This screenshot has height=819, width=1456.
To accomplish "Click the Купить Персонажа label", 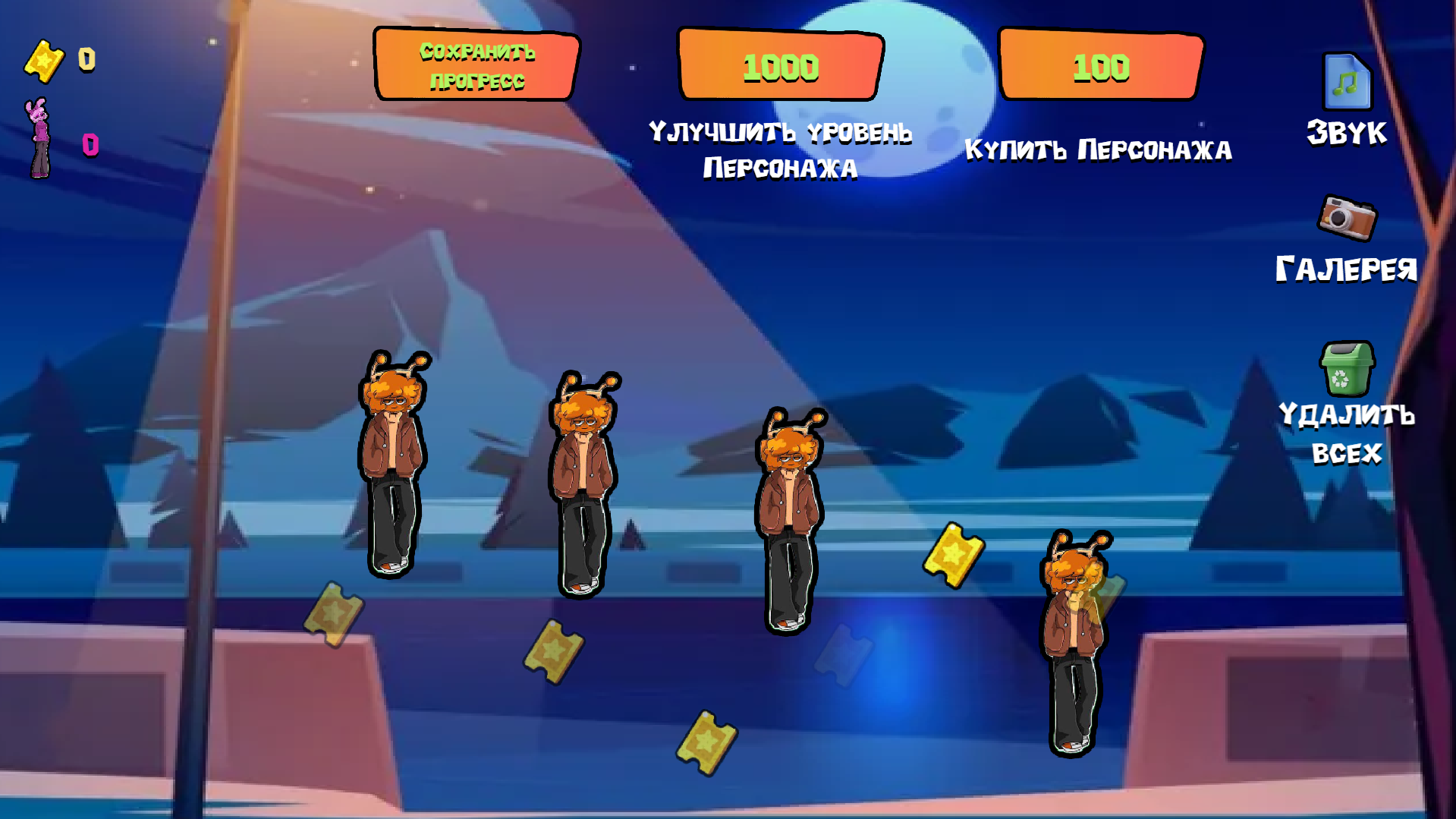I will click(1099, 149).
